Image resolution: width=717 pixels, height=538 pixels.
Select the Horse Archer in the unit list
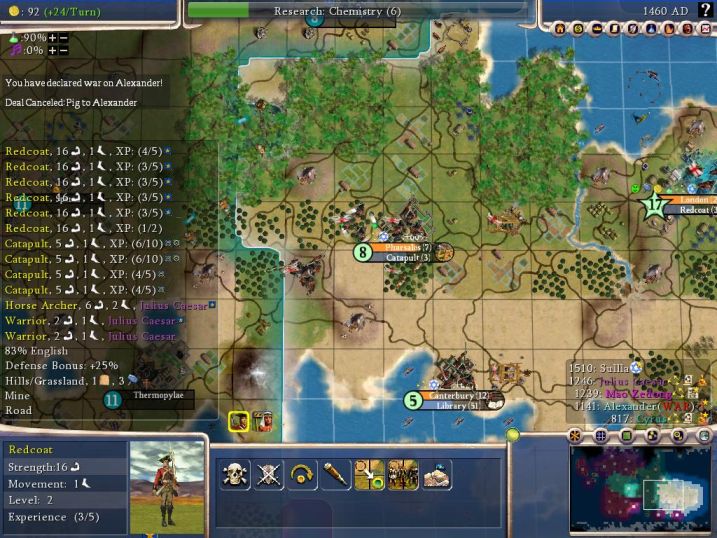click(38, 305)
